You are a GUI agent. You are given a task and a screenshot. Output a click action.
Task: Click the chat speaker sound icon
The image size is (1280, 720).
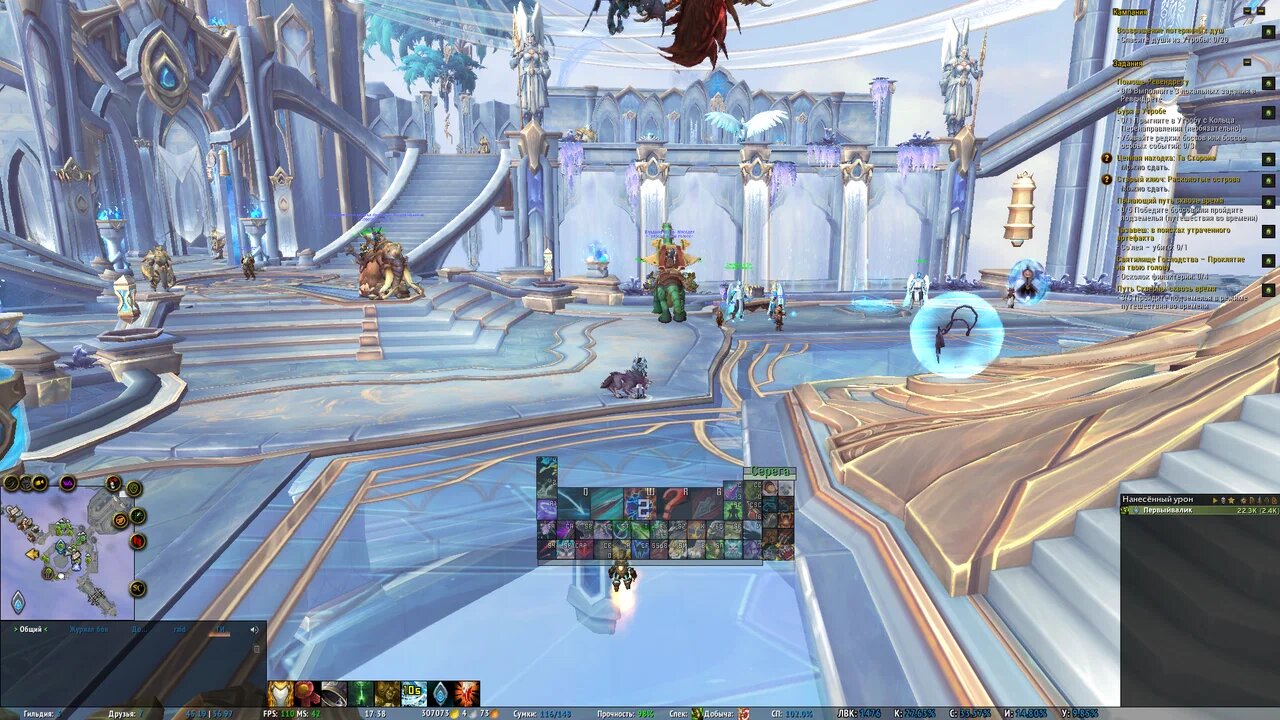click(x=253, y=629)
